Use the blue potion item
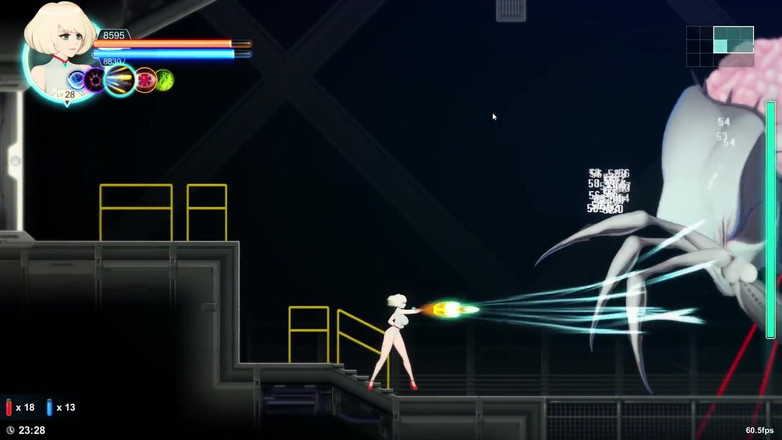The width and height of the screenshot is (782, 440). click(x=49, y=408)
